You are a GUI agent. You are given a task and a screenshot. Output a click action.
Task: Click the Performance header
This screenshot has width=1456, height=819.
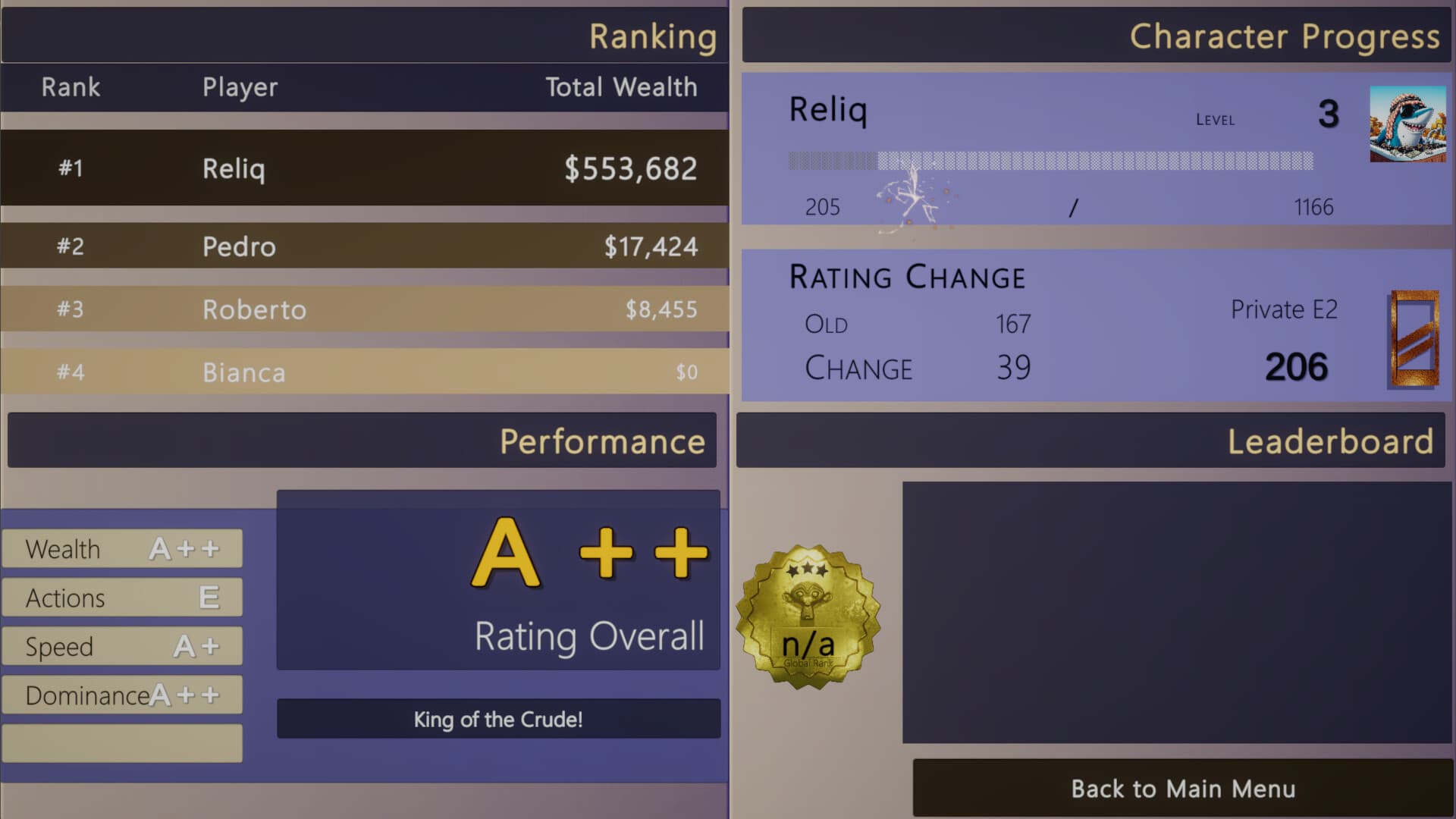pyautogui.click(x=603, y=441)
